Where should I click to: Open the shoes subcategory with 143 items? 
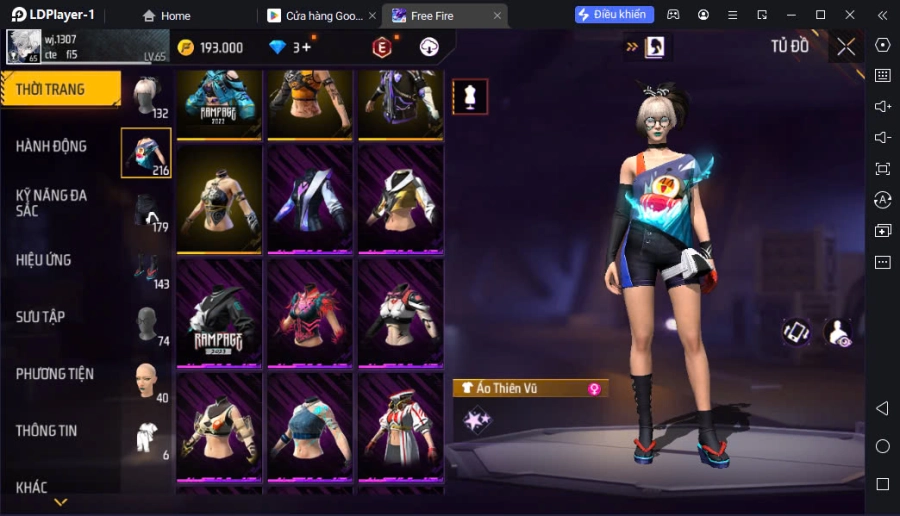click(147, 268)
